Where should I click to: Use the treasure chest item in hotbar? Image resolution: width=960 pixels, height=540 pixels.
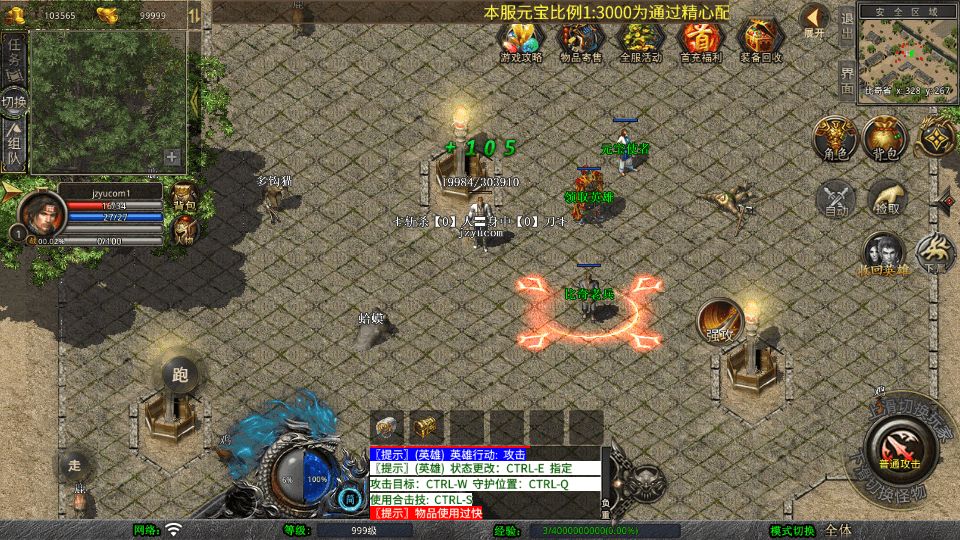[427, 425]
